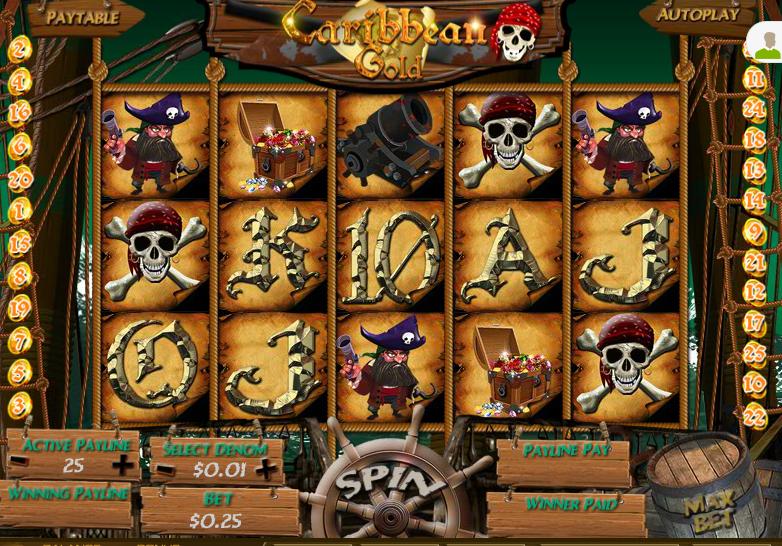Increase the Active Payline count
The width and height of the screenshot is (782, 546).
coord(123,466)
